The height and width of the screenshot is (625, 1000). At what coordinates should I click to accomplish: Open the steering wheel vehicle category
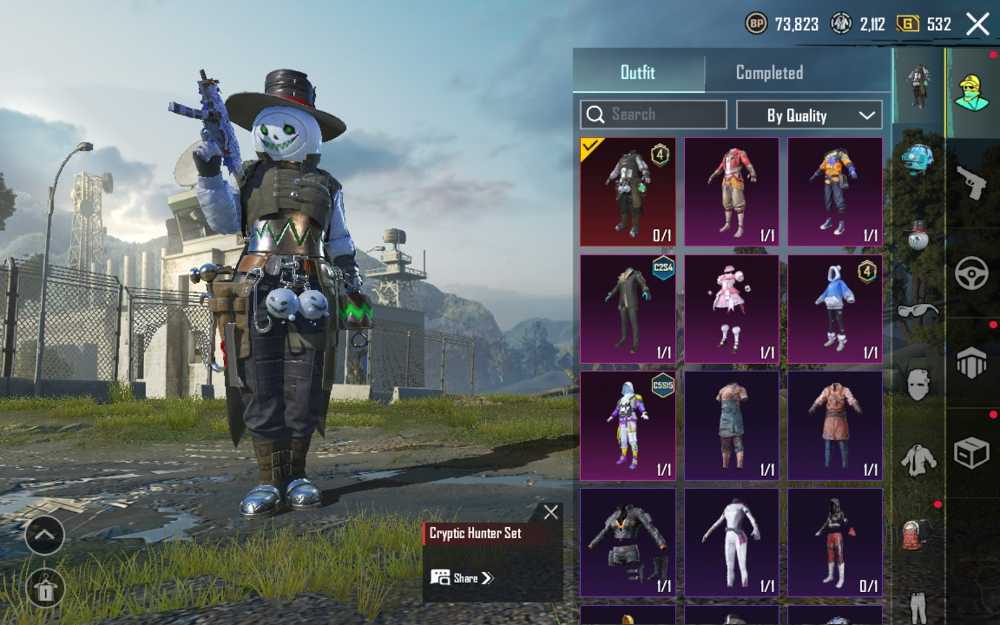[971, 273]
